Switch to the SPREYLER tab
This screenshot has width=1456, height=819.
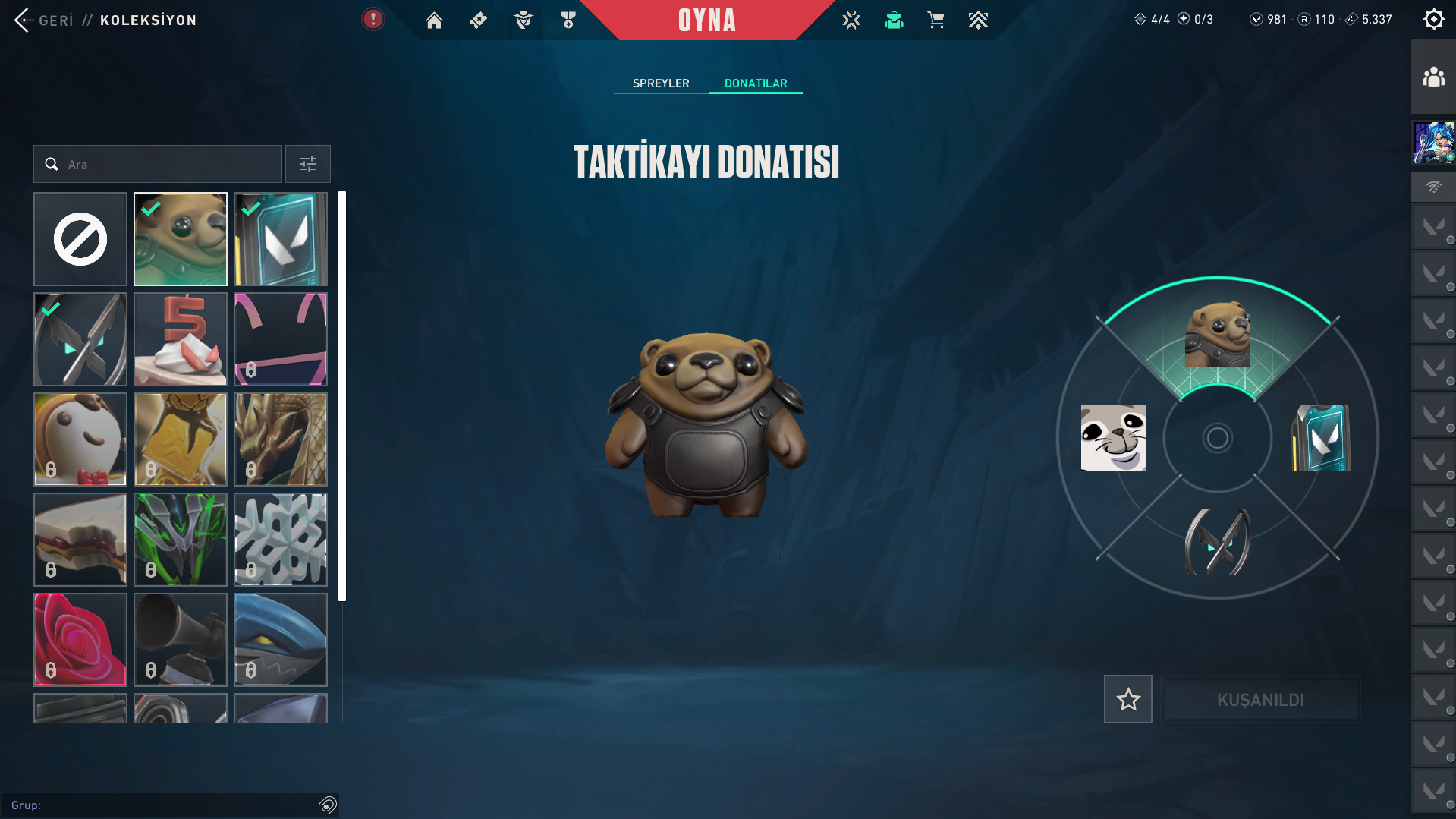tap(661, 83)
